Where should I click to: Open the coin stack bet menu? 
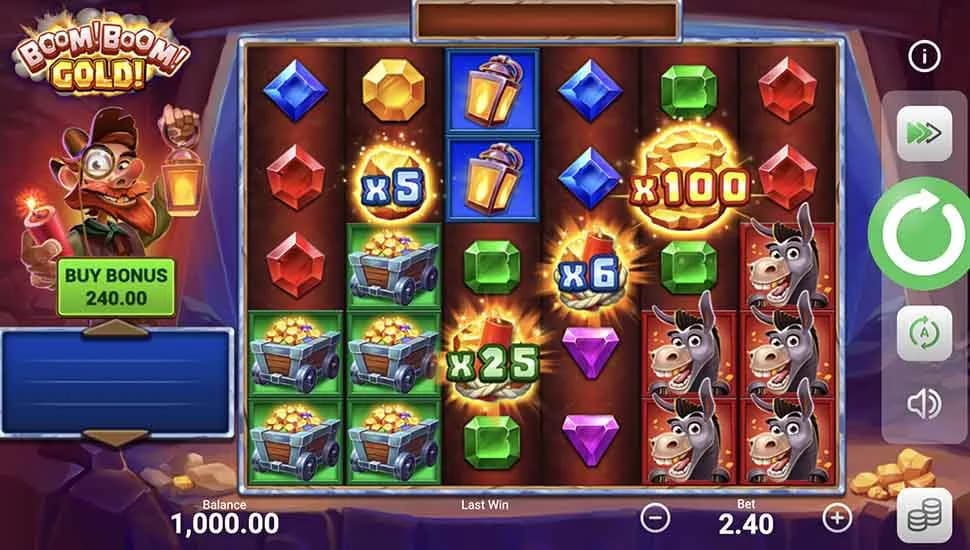click(x=923, y=517)
